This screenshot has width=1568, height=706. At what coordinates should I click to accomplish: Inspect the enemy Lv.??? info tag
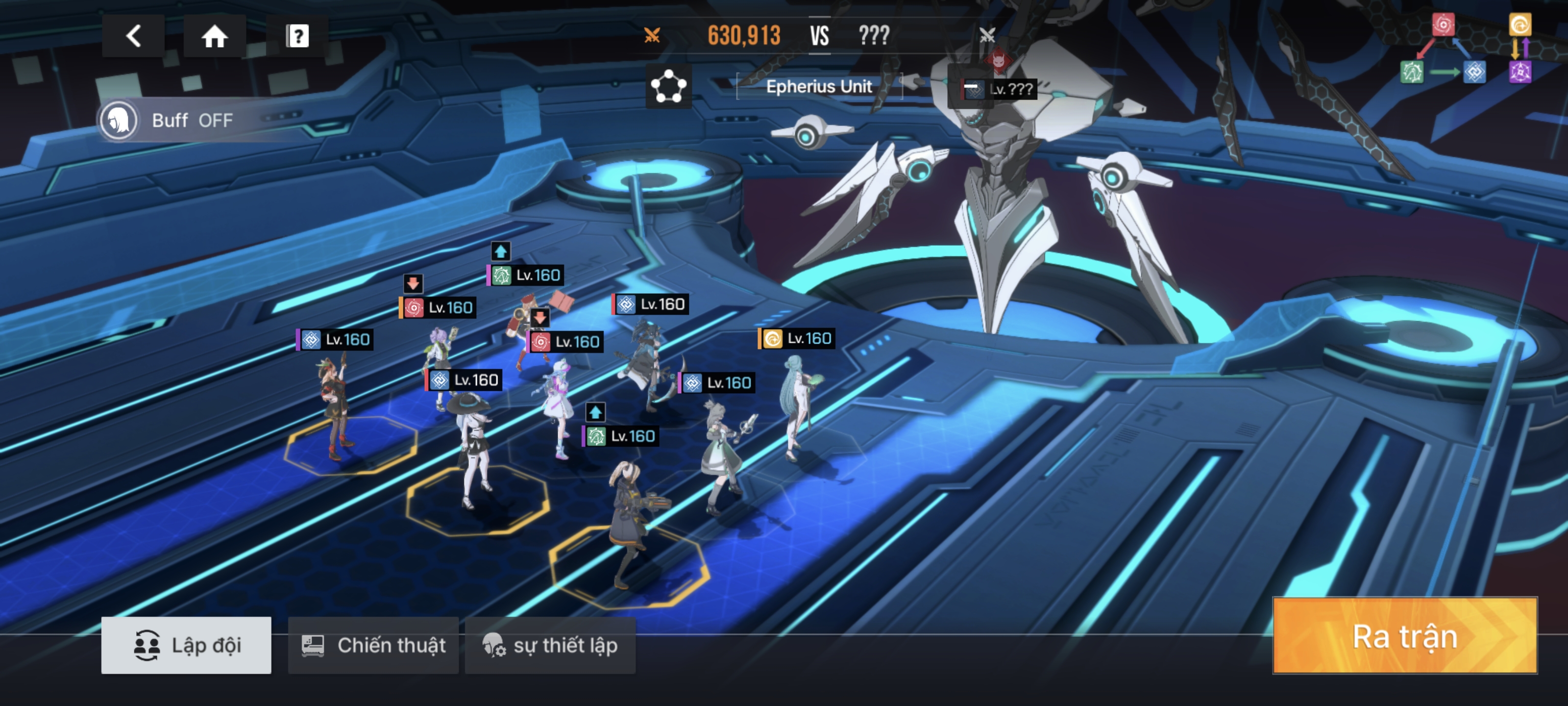tap(998, 90)
